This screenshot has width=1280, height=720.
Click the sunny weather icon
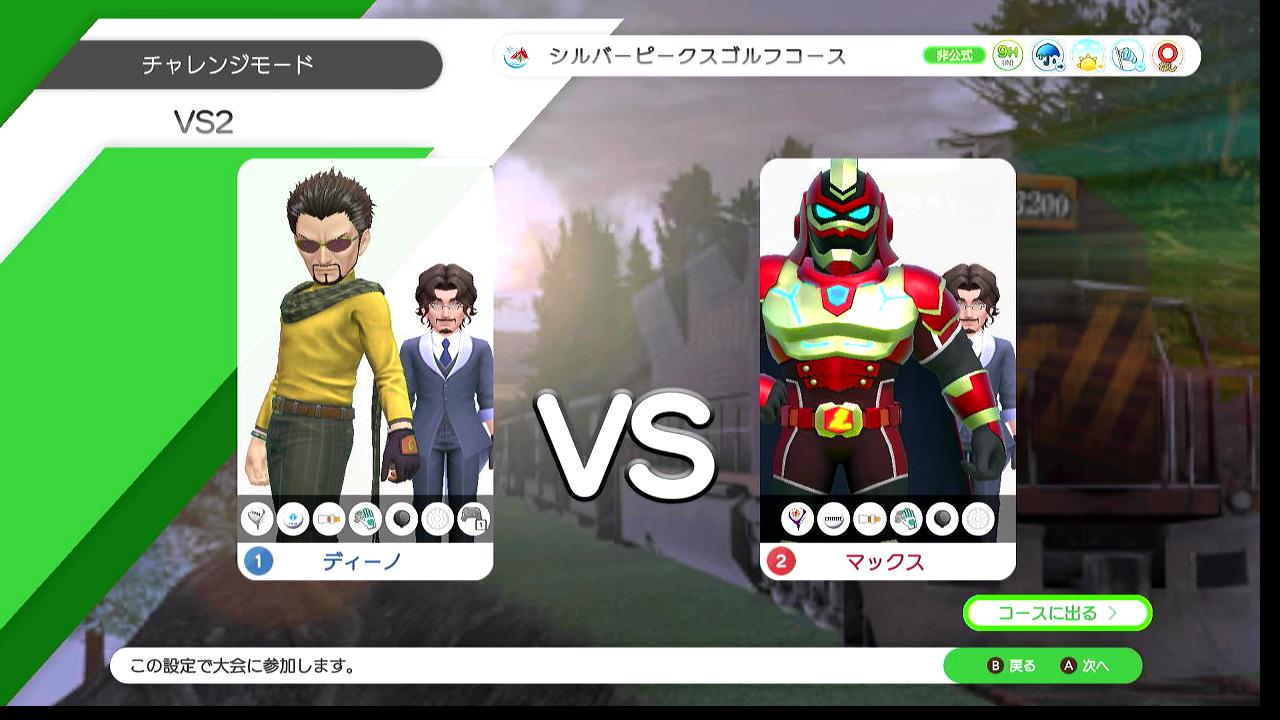click(x=1087, y=56)
